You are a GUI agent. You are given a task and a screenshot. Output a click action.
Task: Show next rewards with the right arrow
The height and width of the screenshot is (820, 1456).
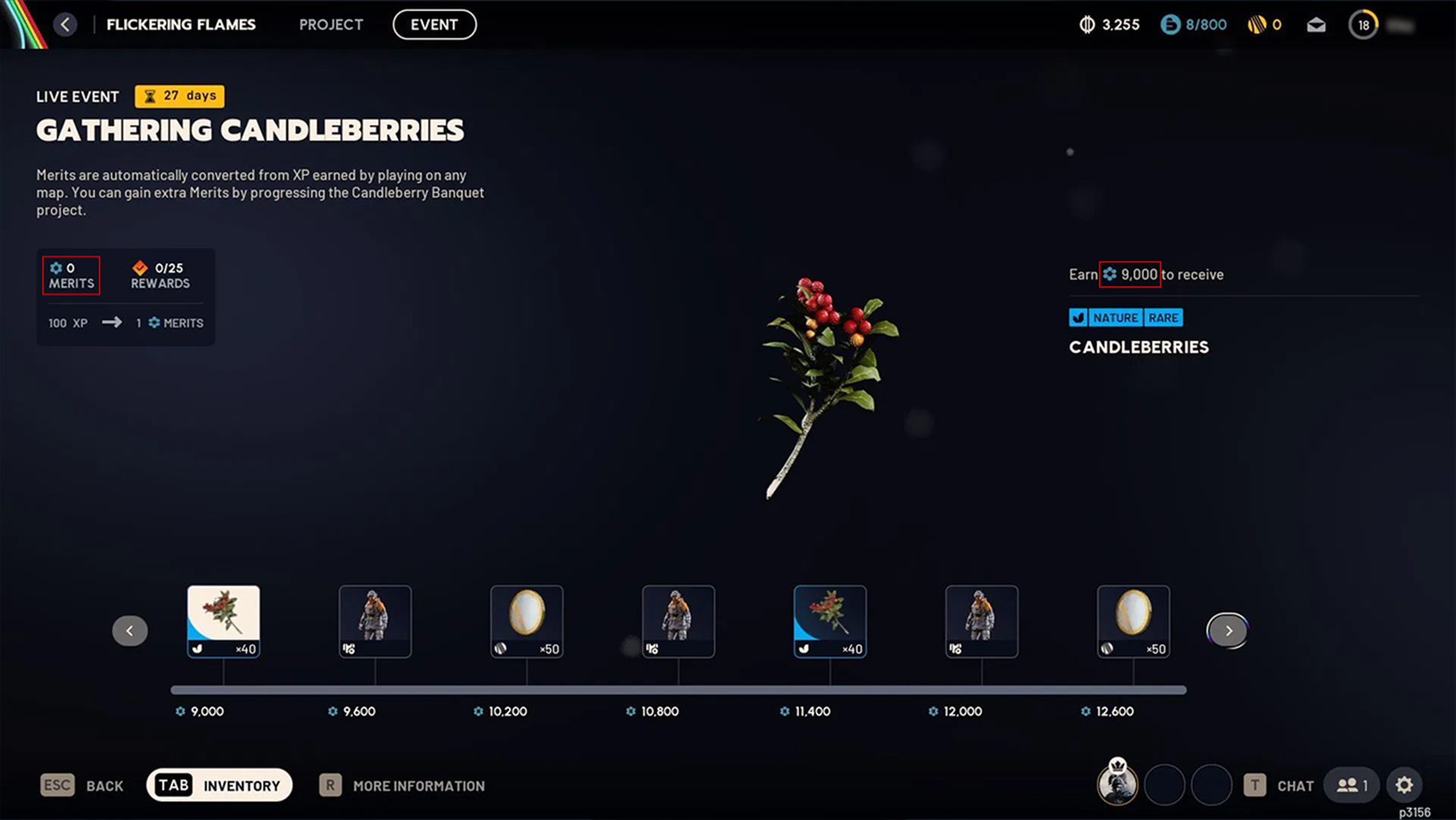[x=1228, y=630]
